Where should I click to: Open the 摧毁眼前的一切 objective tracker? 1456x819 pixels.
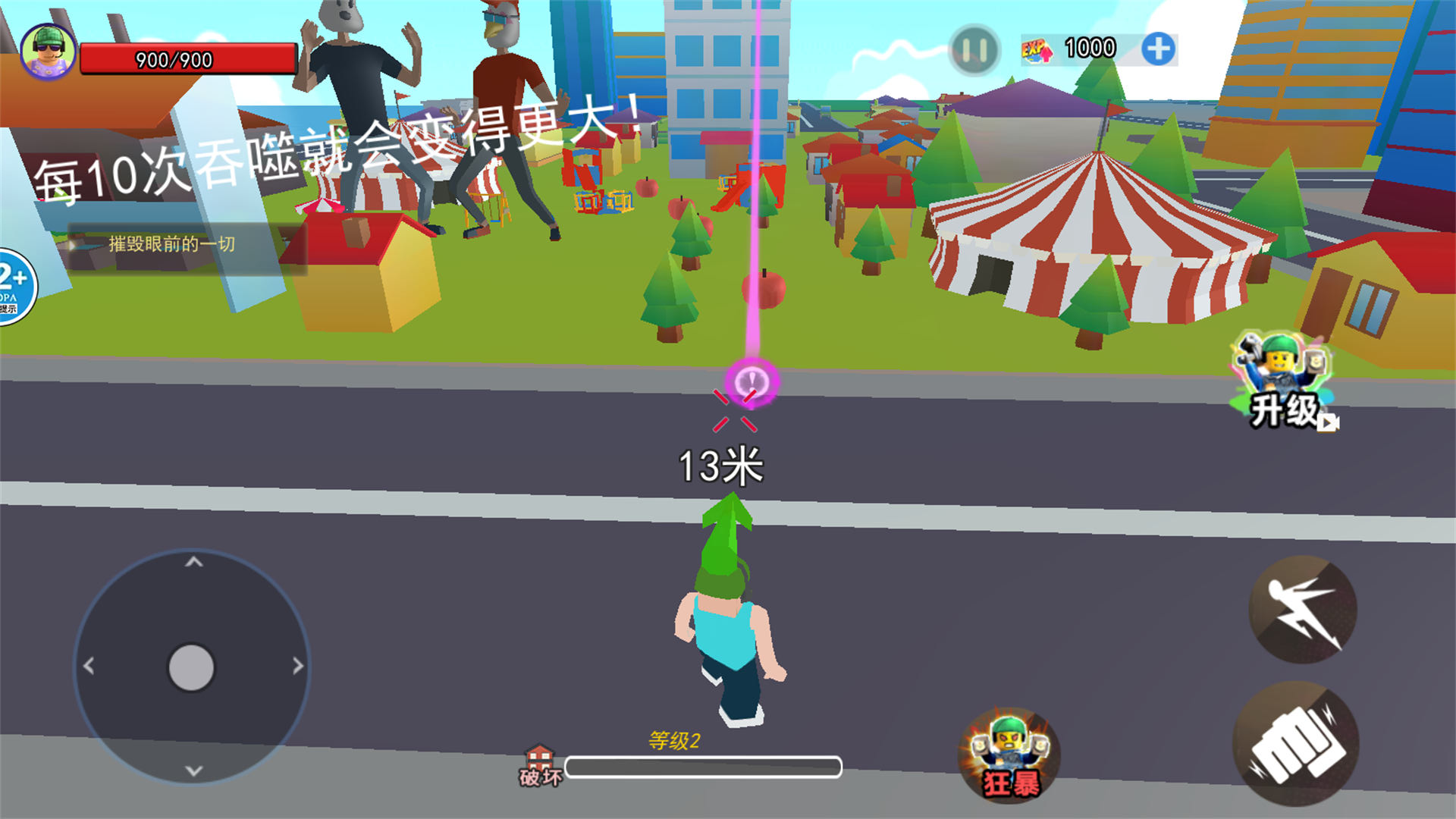[171, 244]
